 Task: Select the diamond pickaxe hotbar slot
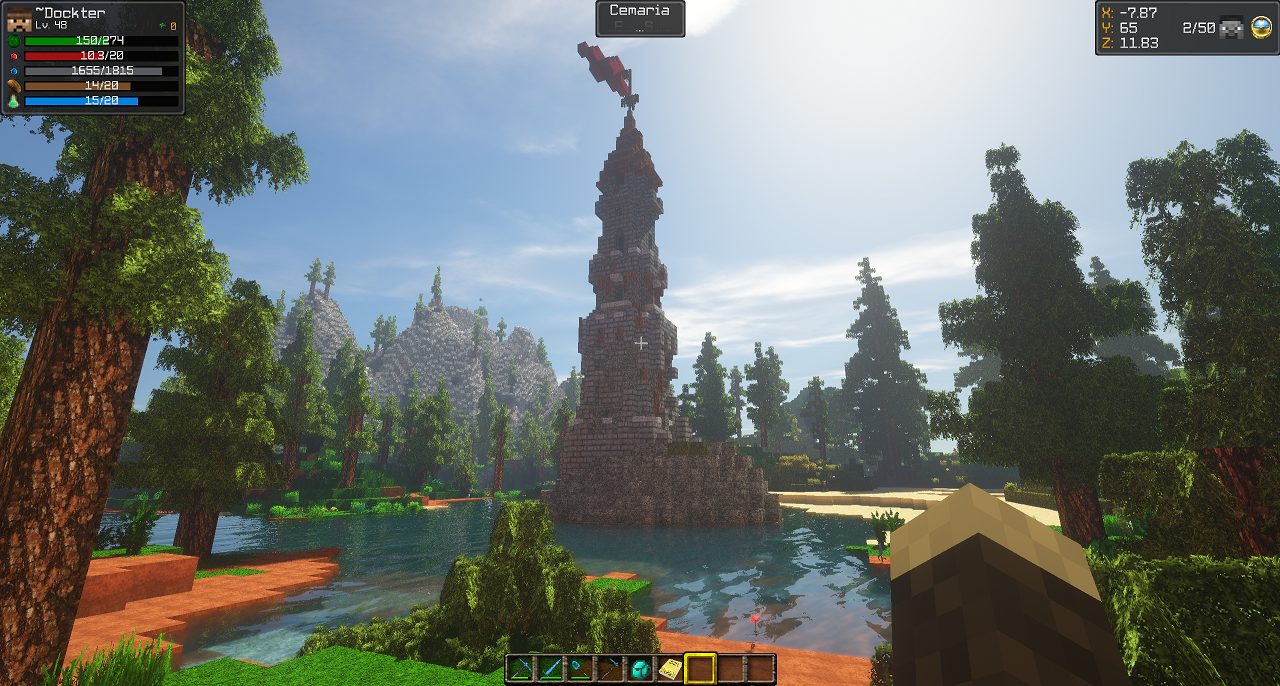coord(520,668)
